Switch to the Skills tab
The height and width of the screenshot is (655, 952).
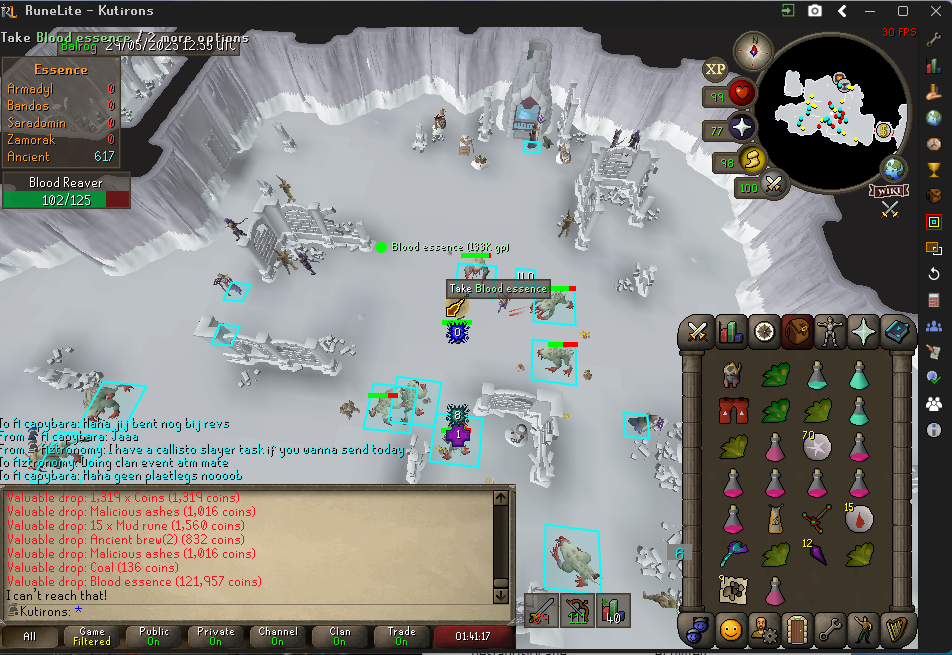point(731,332)
